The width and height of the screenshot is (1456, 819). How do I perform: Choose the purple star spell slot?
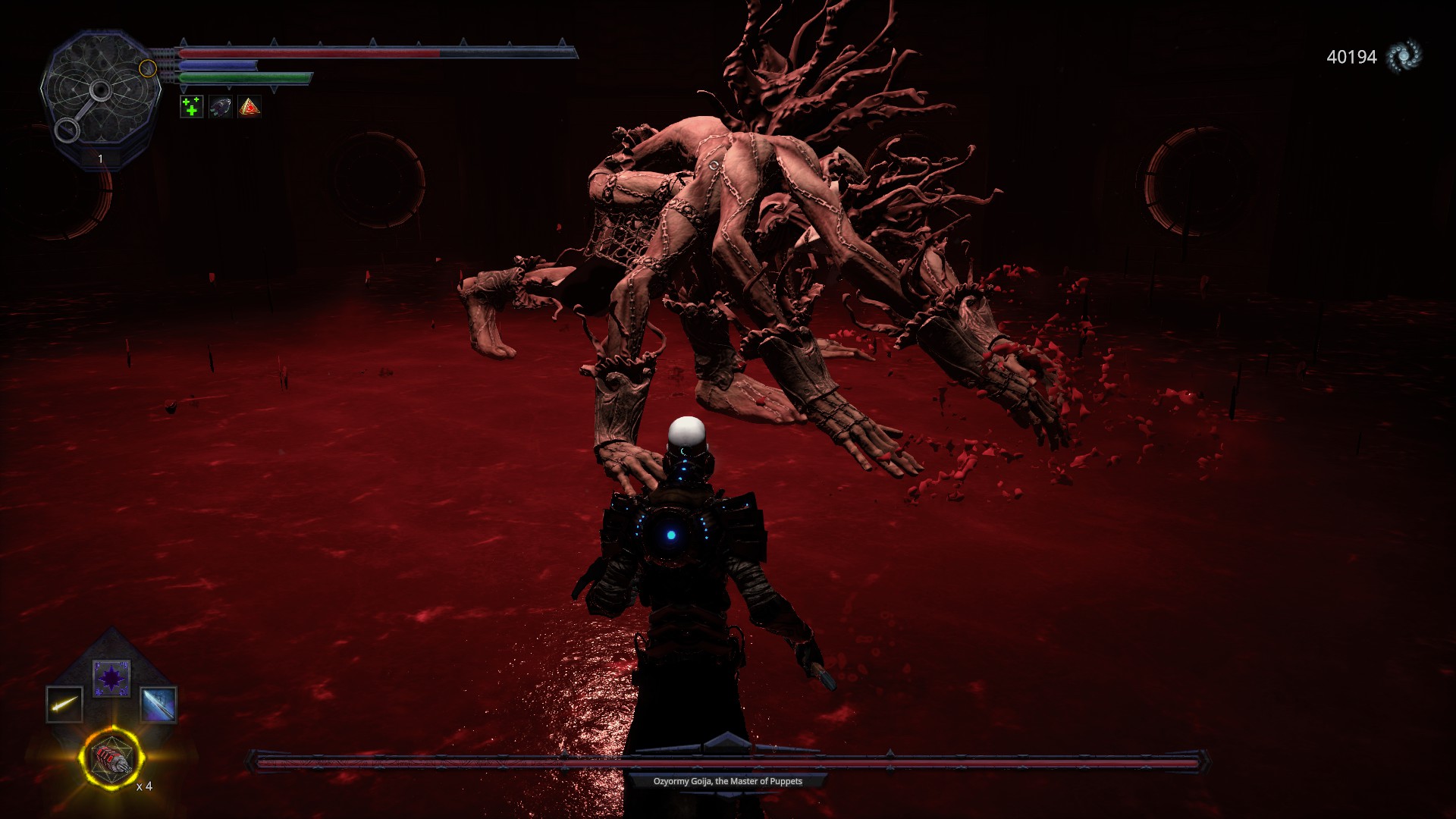pyautogui.click(x=111, y=678)
